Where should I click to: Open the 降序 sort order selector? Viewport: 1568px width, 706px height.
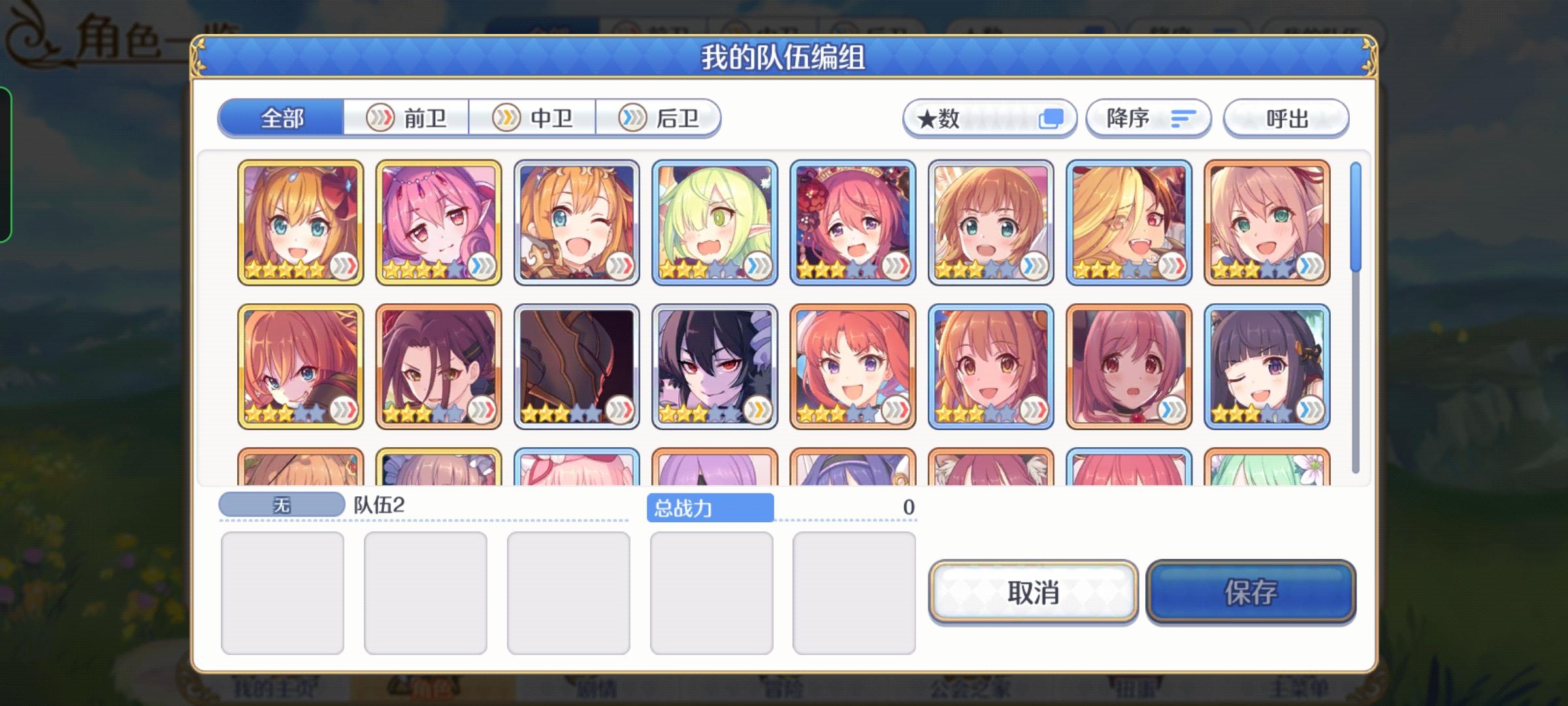point(1148,118)
